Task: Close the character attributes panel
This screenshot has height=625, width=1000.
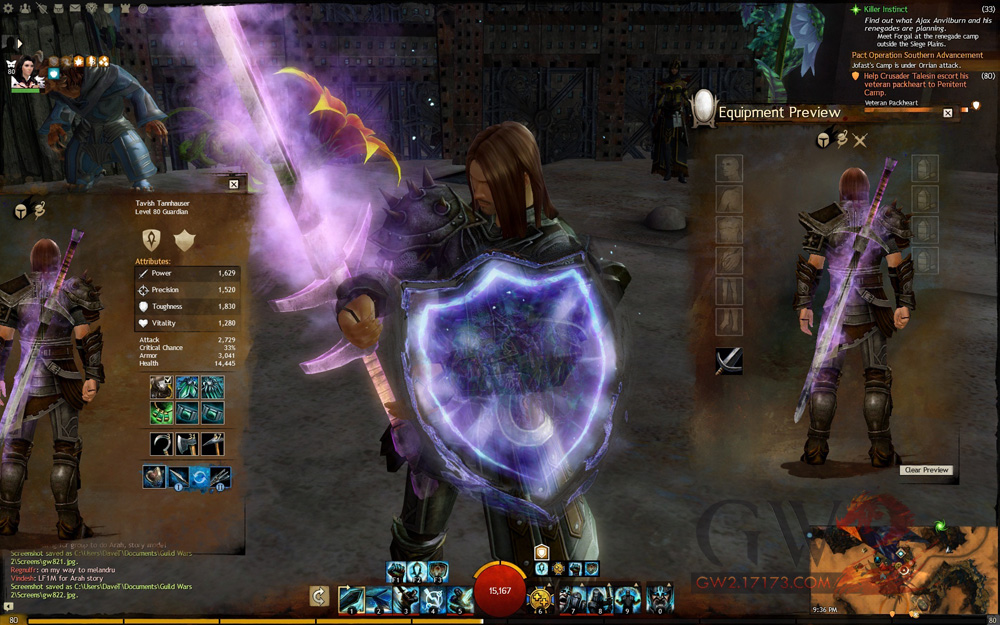Action: click(x=233, y=184)
